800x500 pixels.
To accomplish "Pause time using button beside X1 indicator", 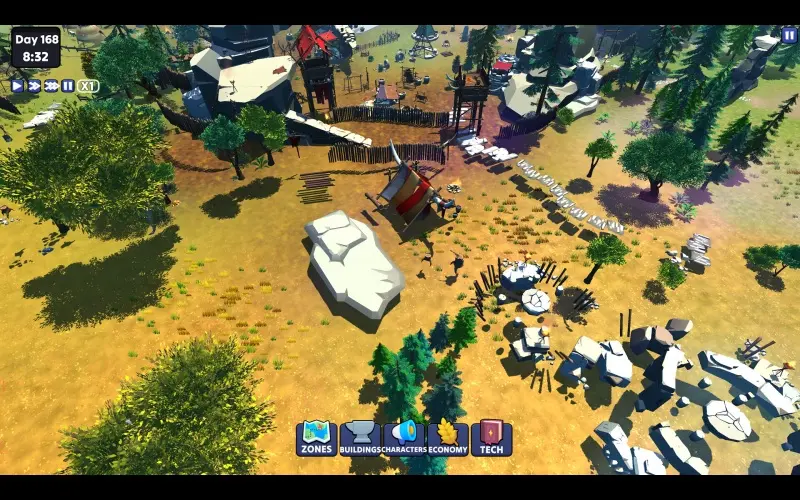I will click(68, 86).
